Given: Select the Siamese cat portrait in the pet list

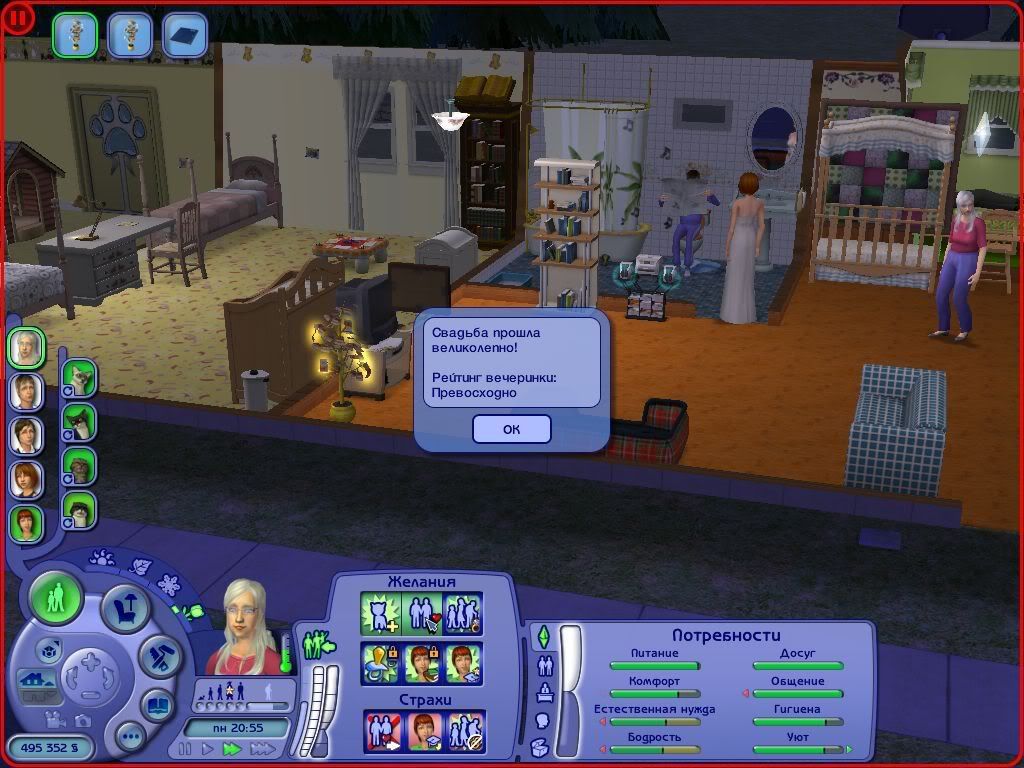Looking at the screenshot, I should 79,378.
